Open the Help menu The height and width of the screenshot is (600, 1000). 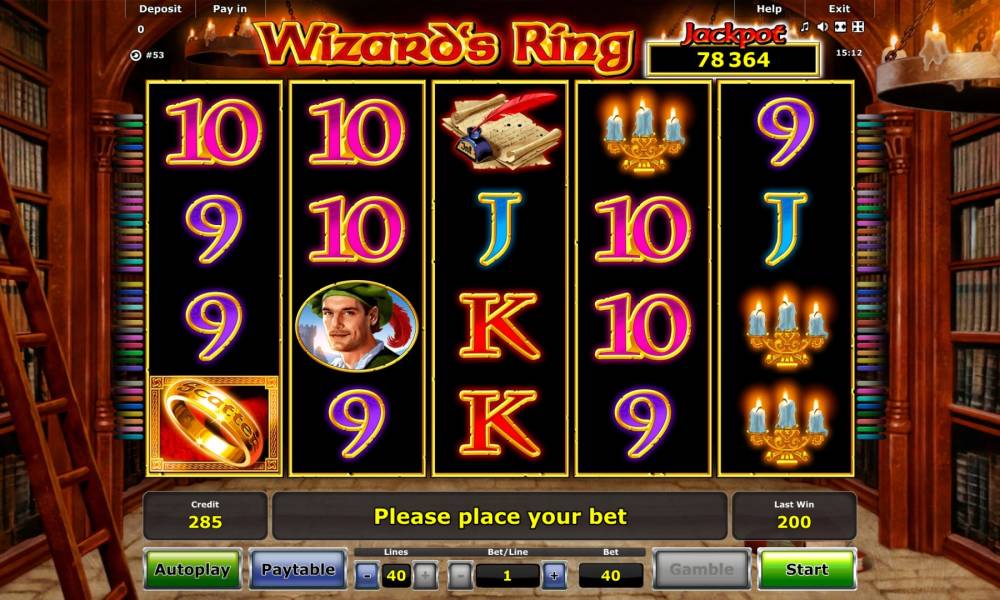769,9
